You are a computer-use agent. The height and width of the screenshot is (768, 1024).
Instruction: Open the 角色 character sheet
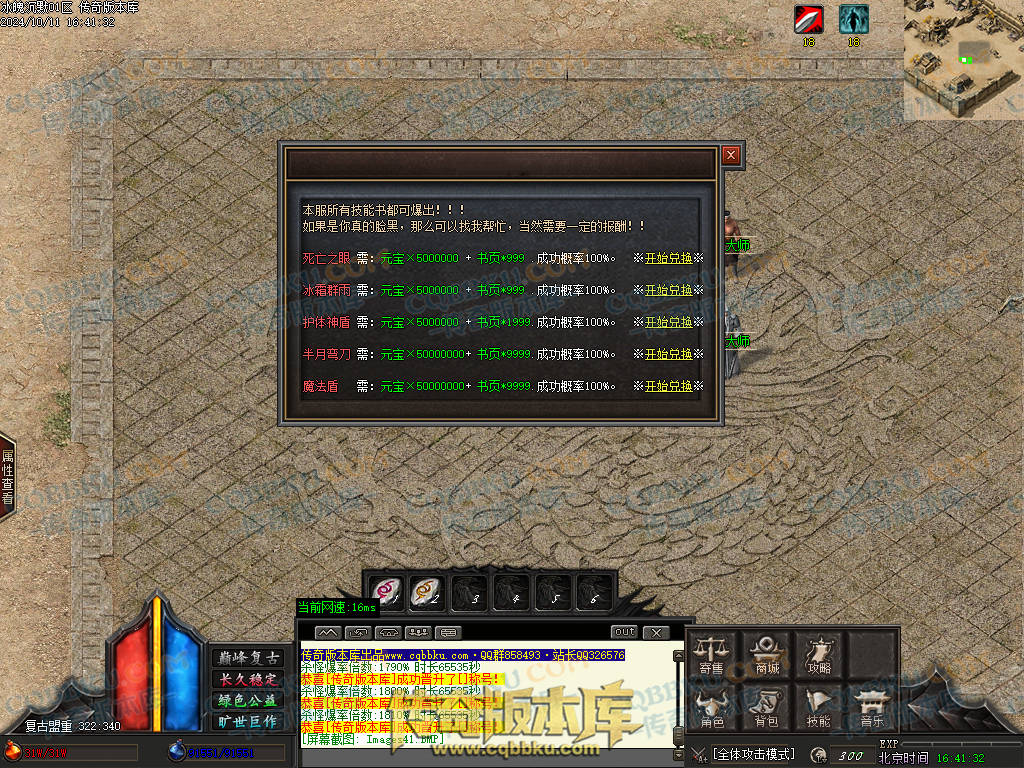click(x=712, y=707)
